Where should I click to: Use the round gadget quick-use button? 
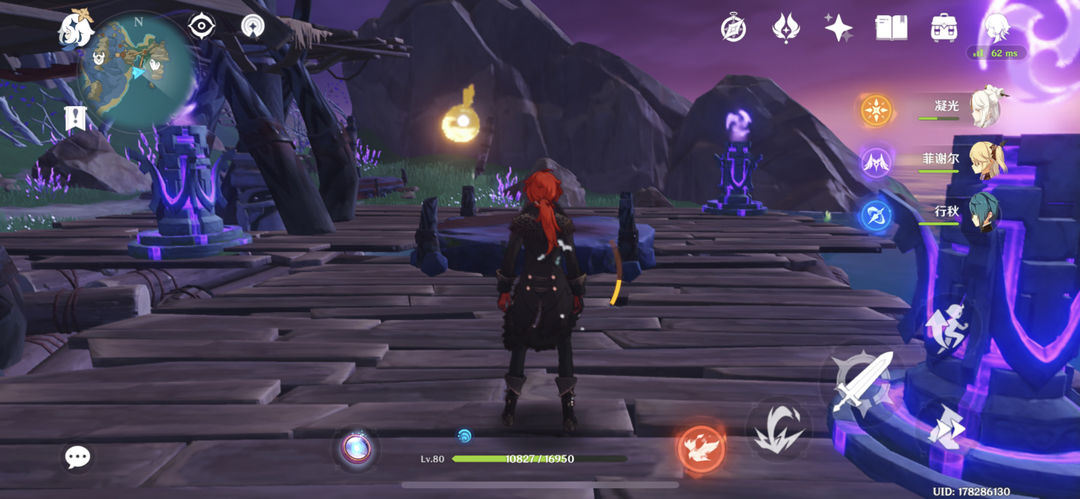[x=356, y=447]
